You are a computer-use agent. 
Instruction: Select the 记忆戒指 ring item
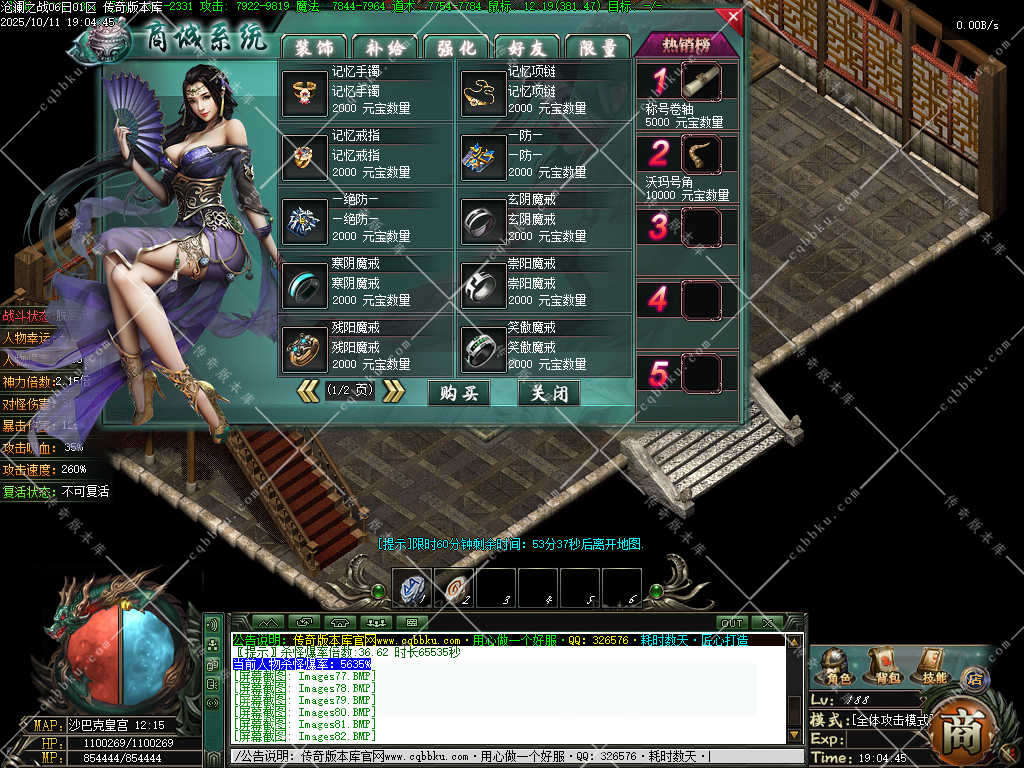click(301, 155)
